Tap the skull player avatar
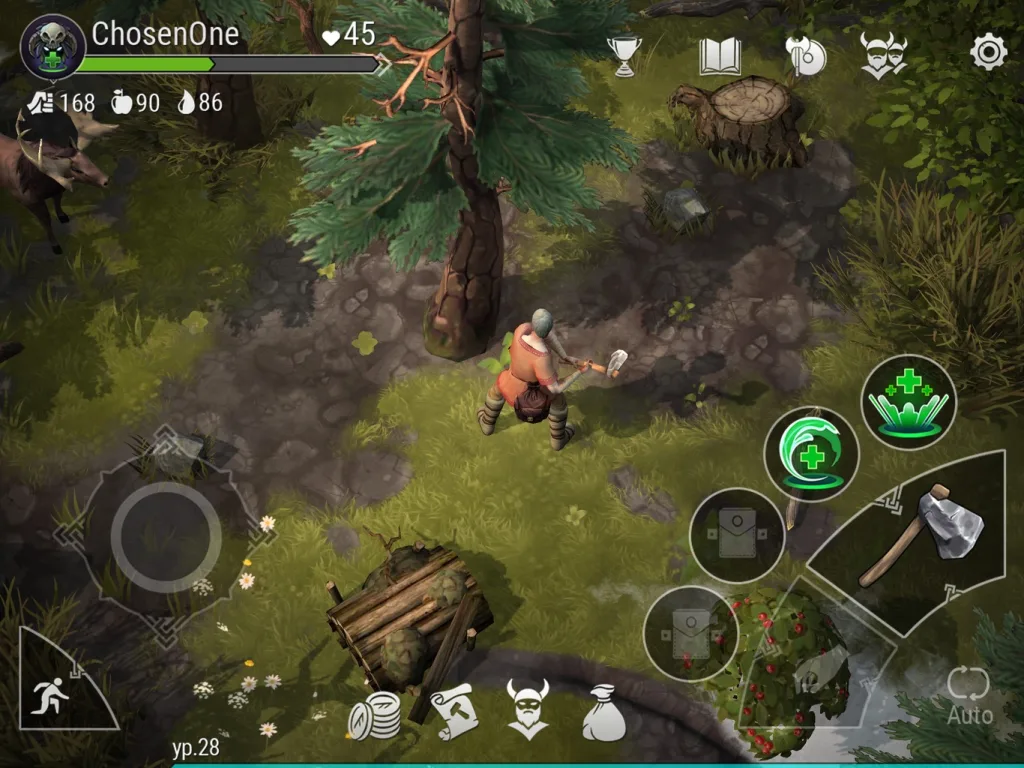The height and width of the screenshot is (768, 1024). pyautogui.click(x=52, y=47)
